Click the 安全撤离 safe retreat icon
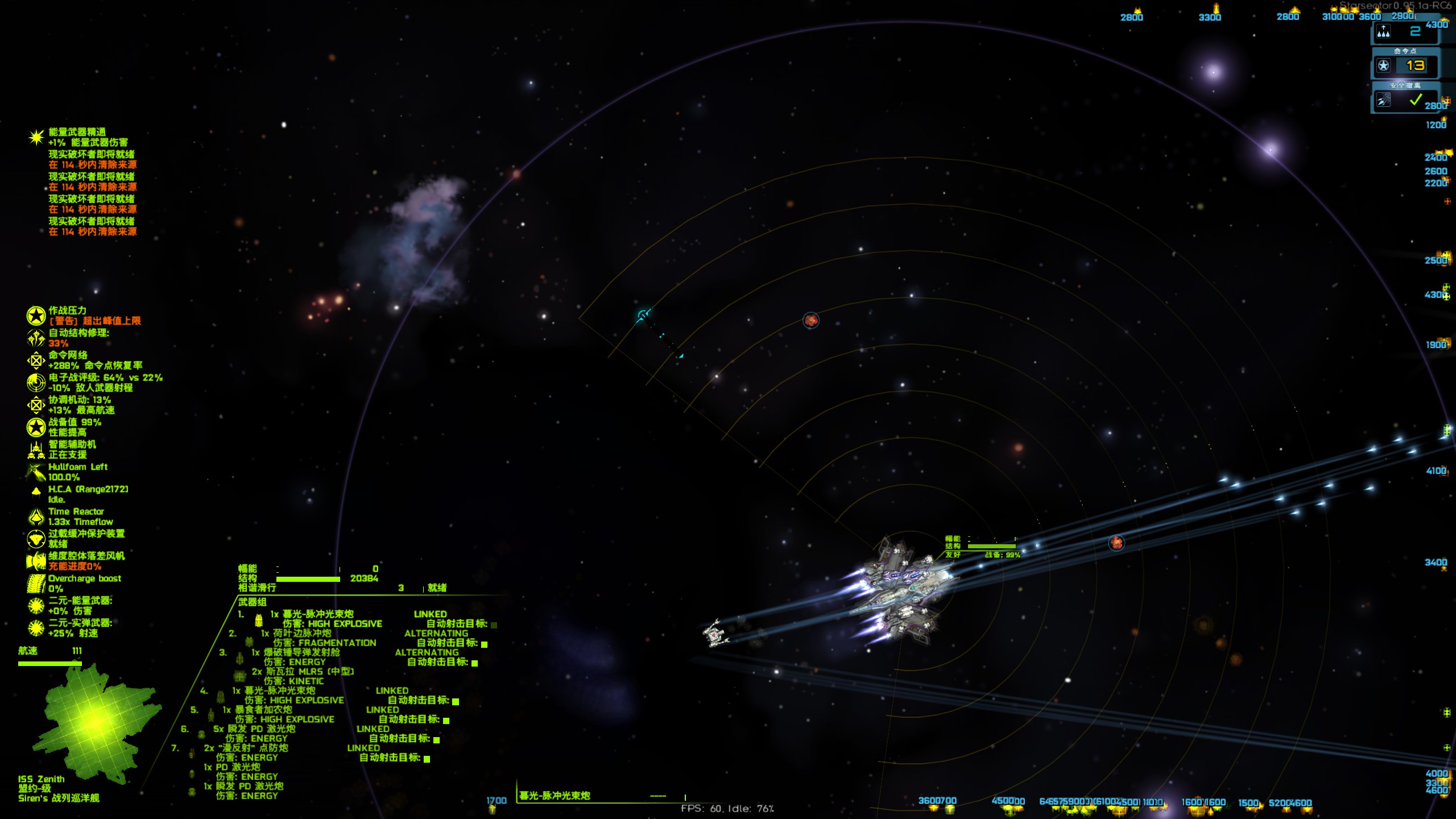Viewport: 1456px width, 819px height. [x=1384, y=101]
